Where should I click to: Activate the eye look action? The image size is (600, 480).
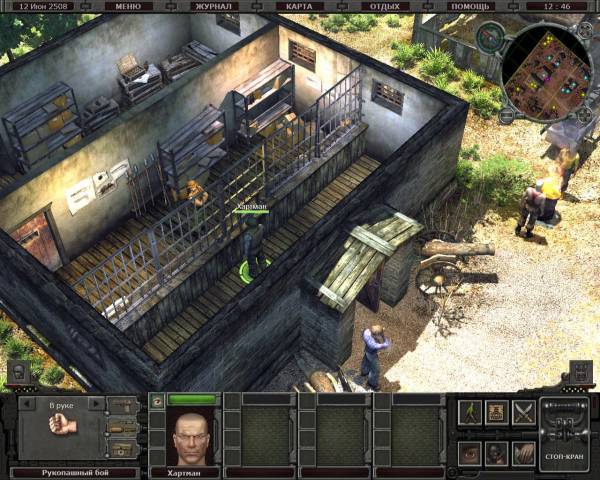470,452
